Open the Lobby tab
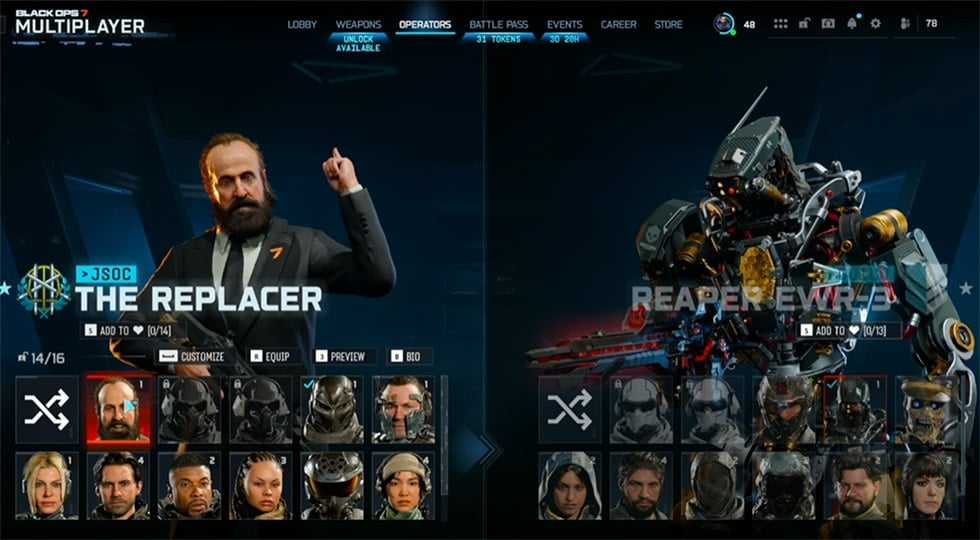The image size is (980, 540). pyautogui.click(x=302, y=24)
